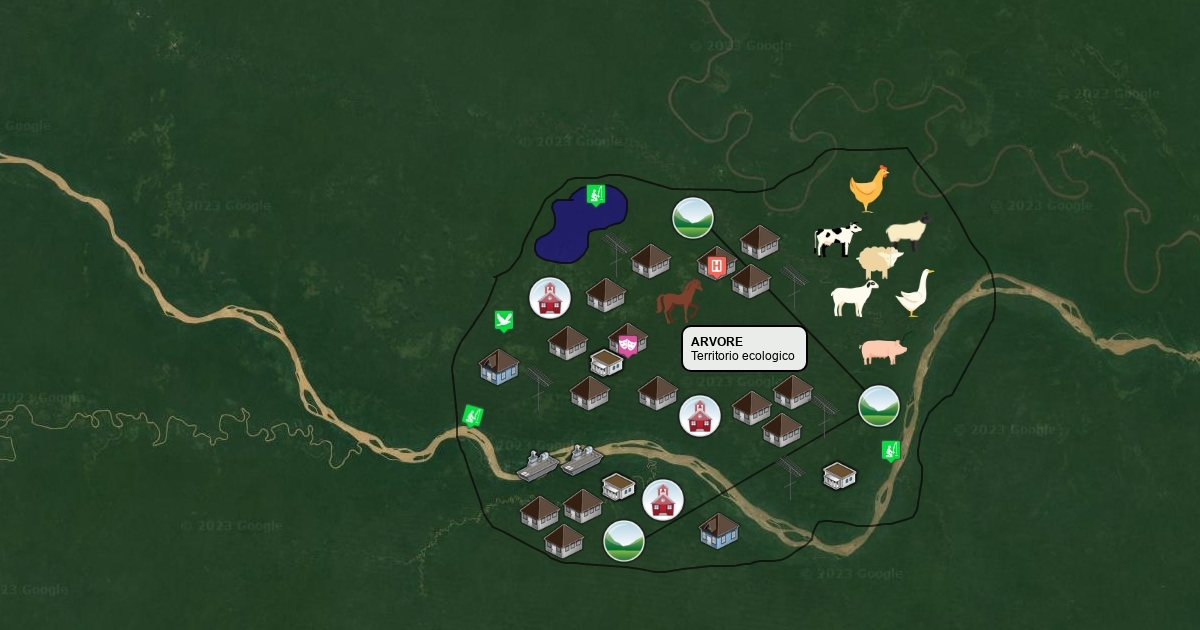Select the chicken map marker

[x=869, y=188]
